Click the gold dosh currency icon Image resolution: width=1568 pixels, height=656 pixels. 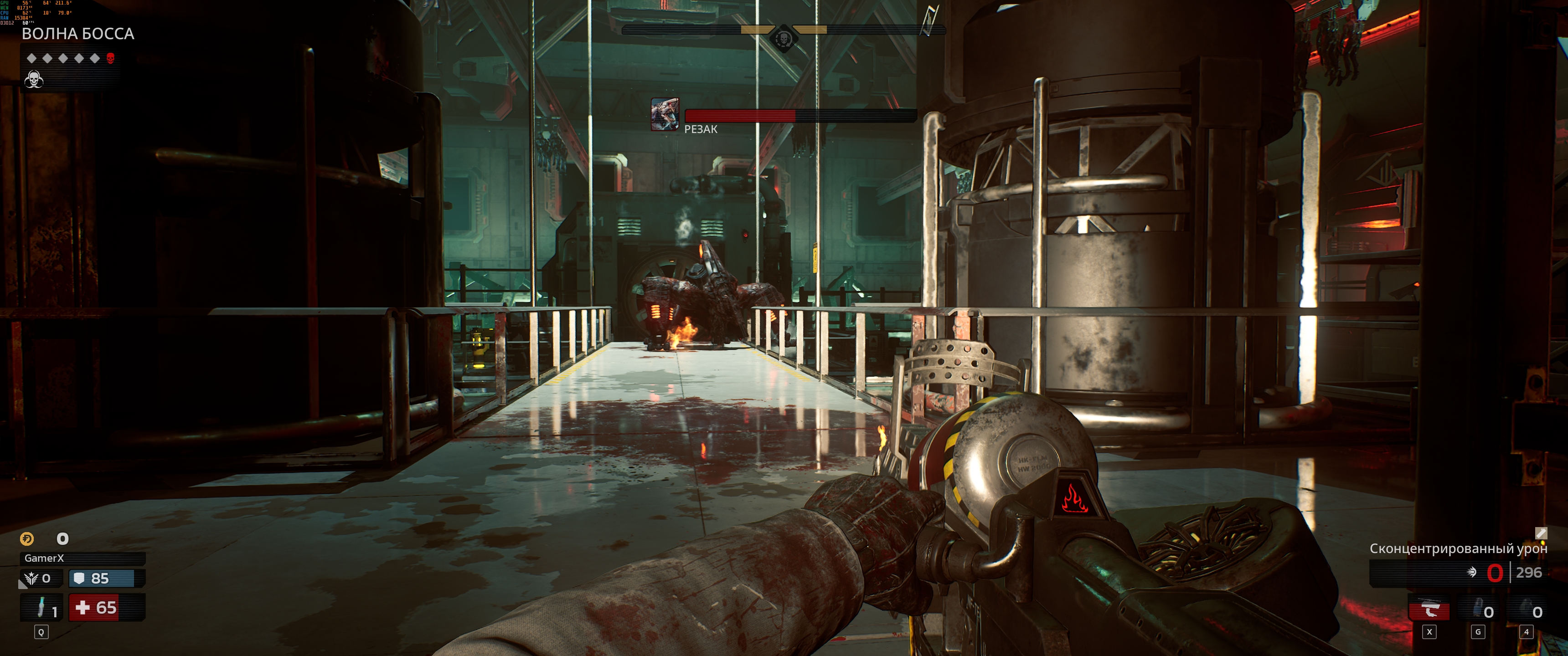27,538
